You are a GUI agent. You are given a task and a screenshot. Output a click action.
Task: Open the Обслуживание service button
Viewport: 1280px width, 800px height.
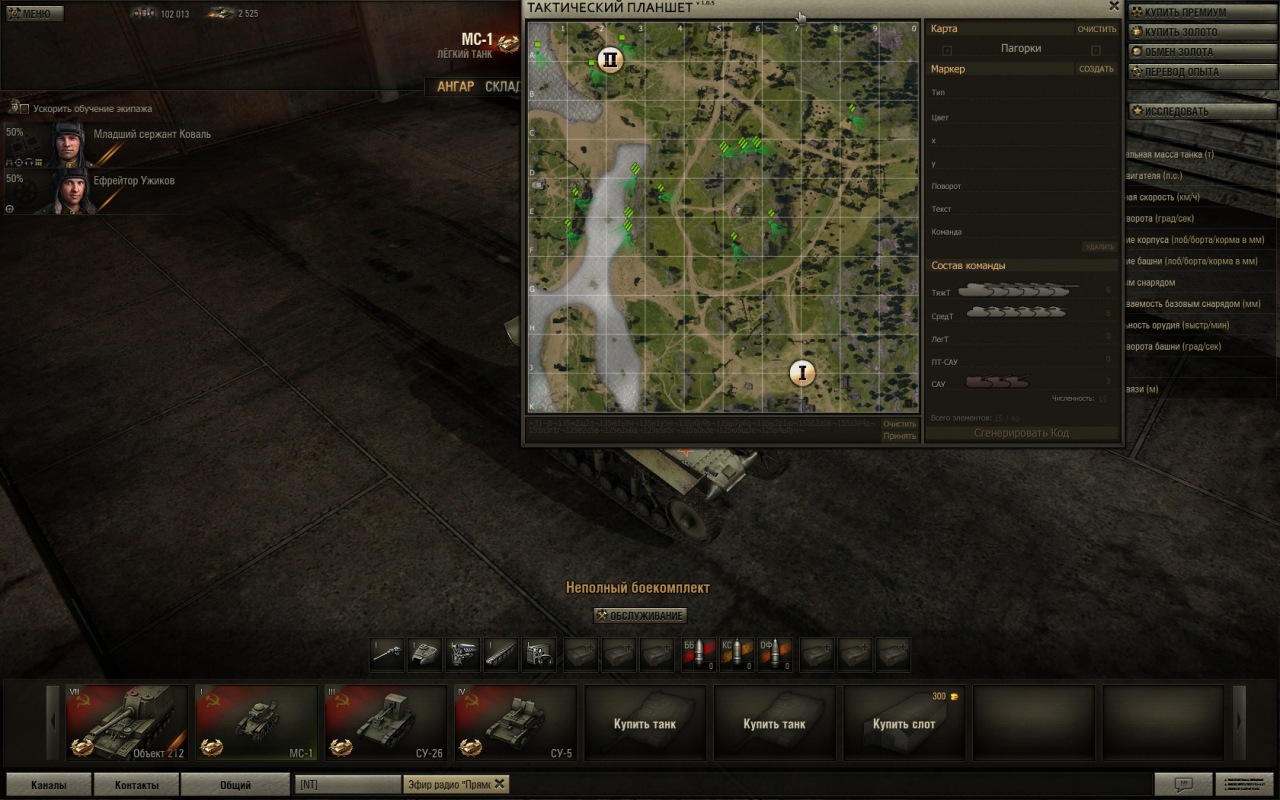pos(641,615)
